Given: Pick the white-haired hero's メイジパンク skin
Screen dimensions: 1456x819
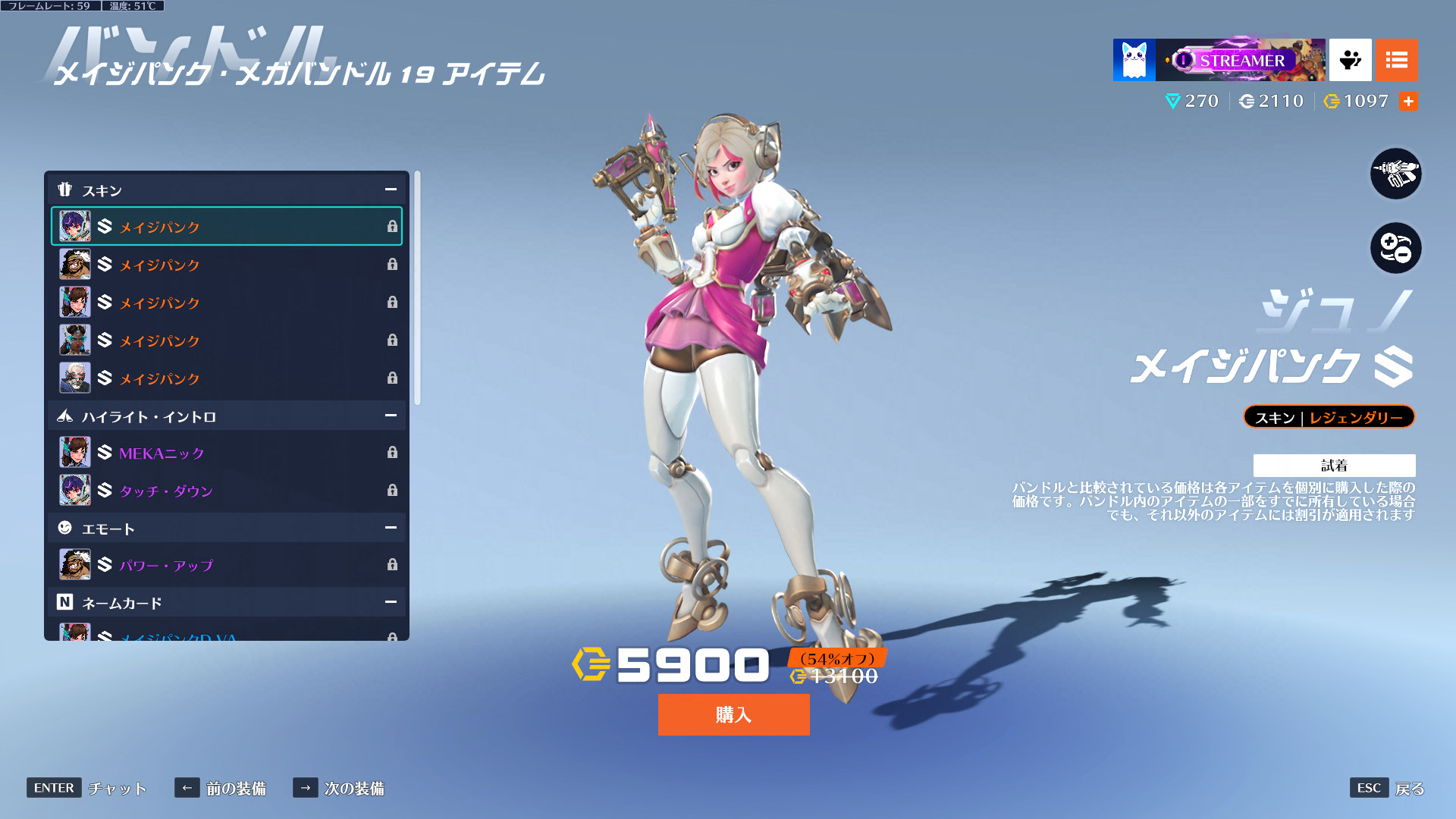Looking at the screenshot, I should (x=227, y=378).
